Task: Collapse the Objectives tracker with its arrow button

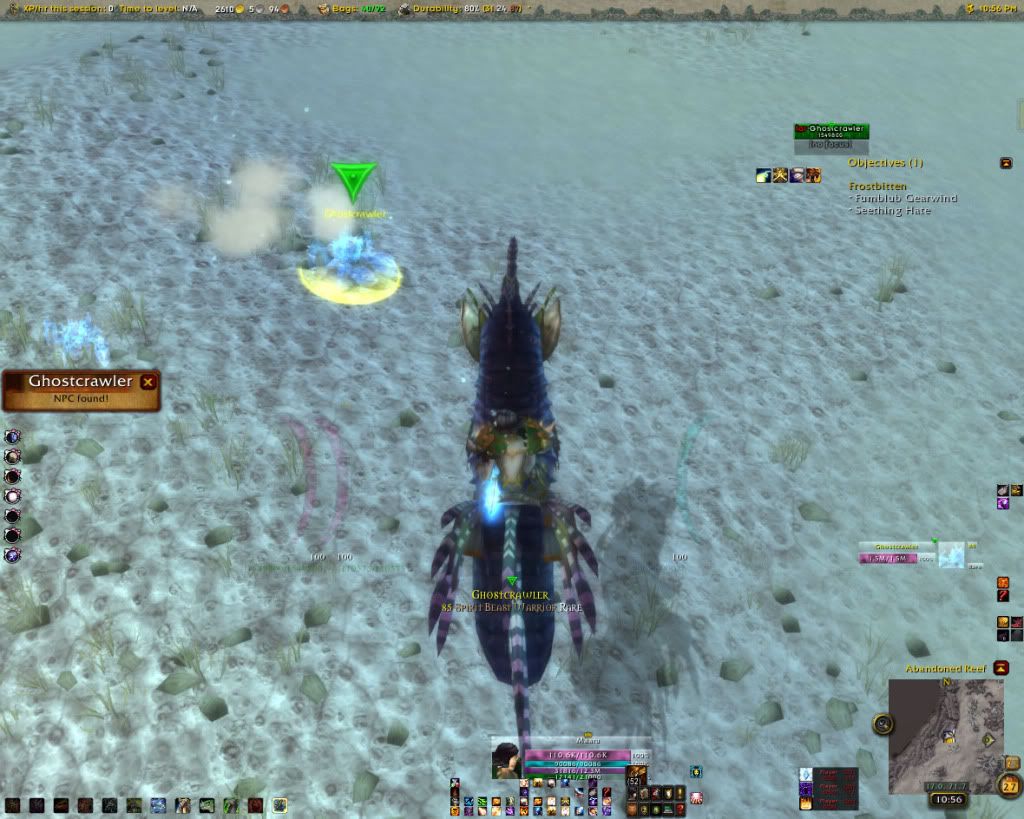Action: (1005, 163)
